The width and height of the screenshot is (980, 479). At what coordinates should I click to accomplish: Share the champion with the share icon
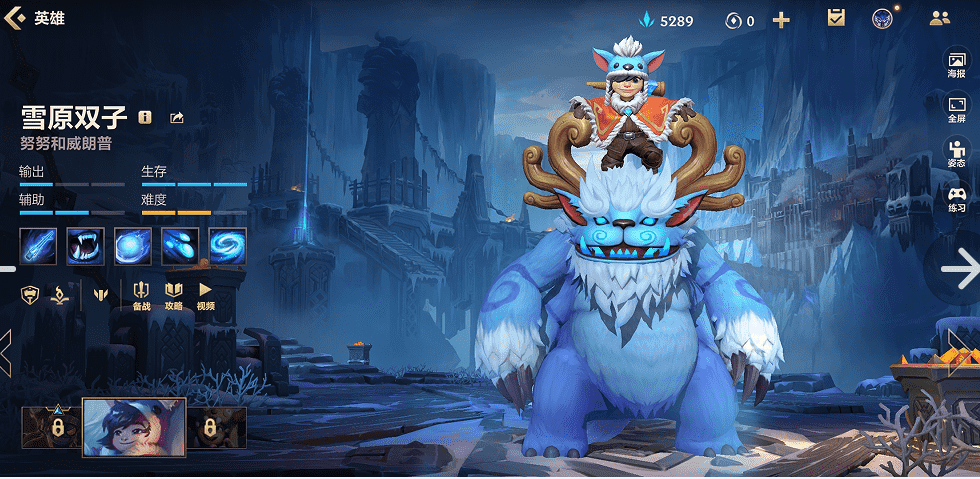pos(177,117)
